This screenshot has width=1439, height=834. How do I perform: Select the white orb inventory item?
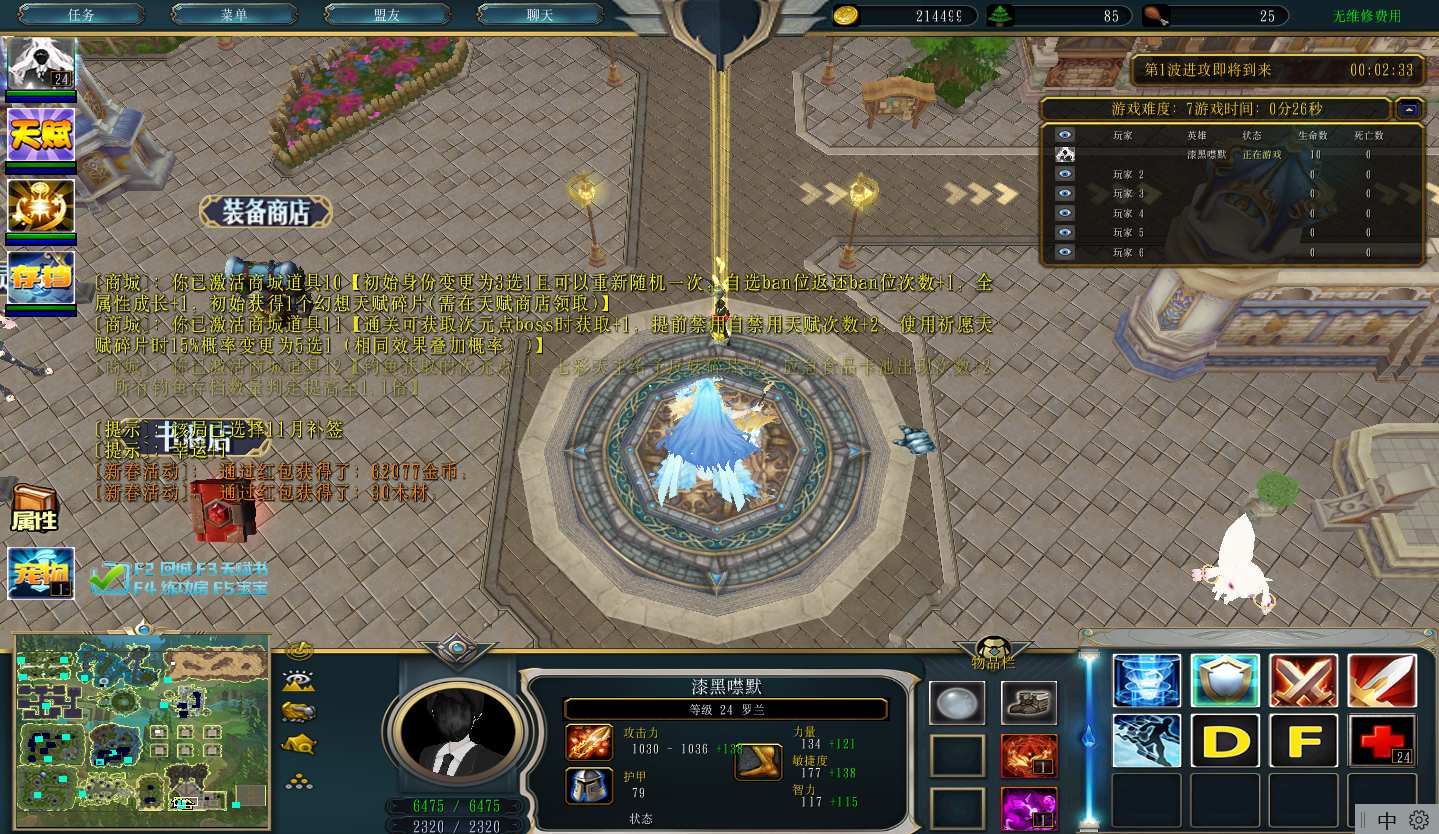[x=956, y=703]
